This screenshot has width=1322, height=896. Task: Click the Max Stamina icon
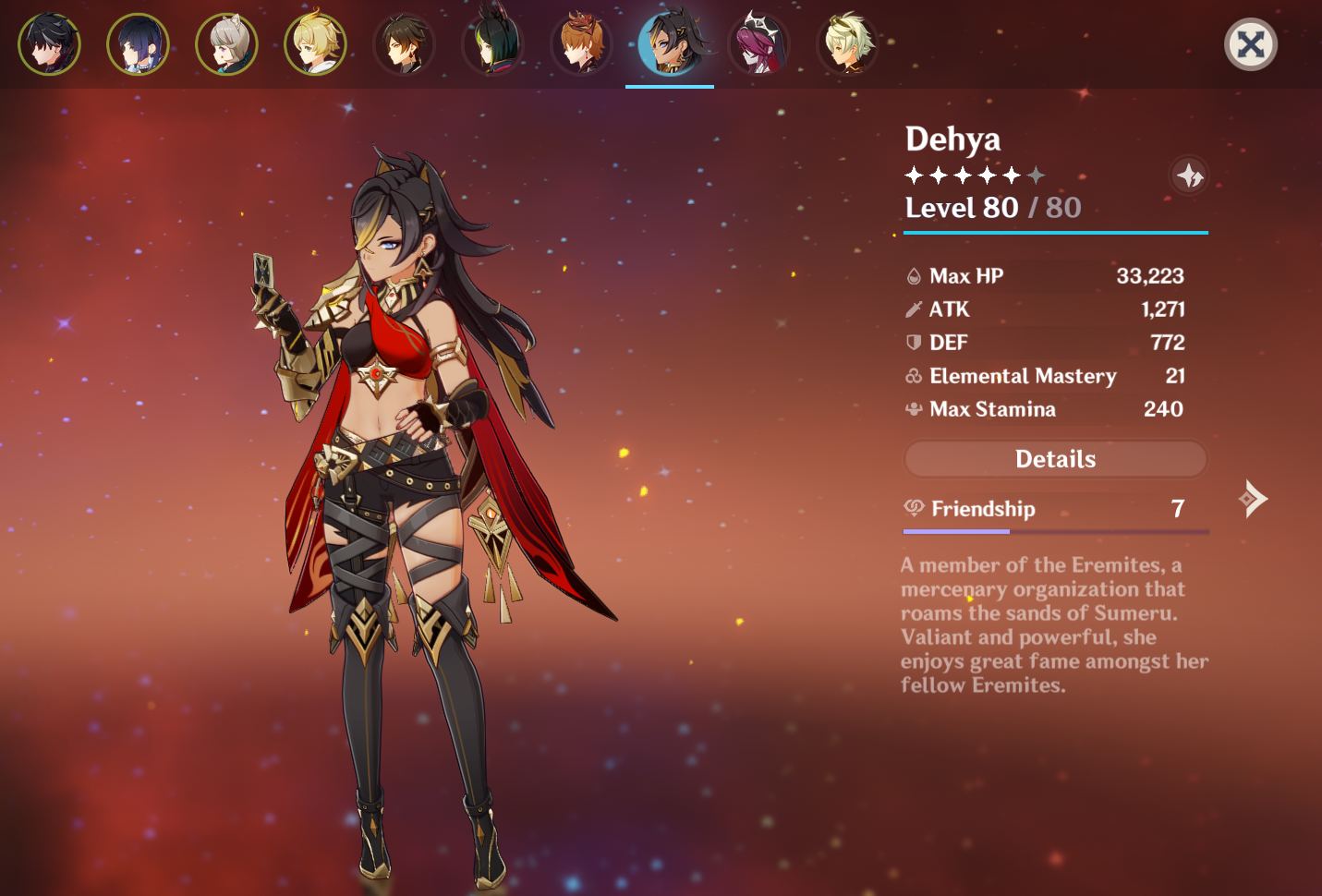(913, 409)
